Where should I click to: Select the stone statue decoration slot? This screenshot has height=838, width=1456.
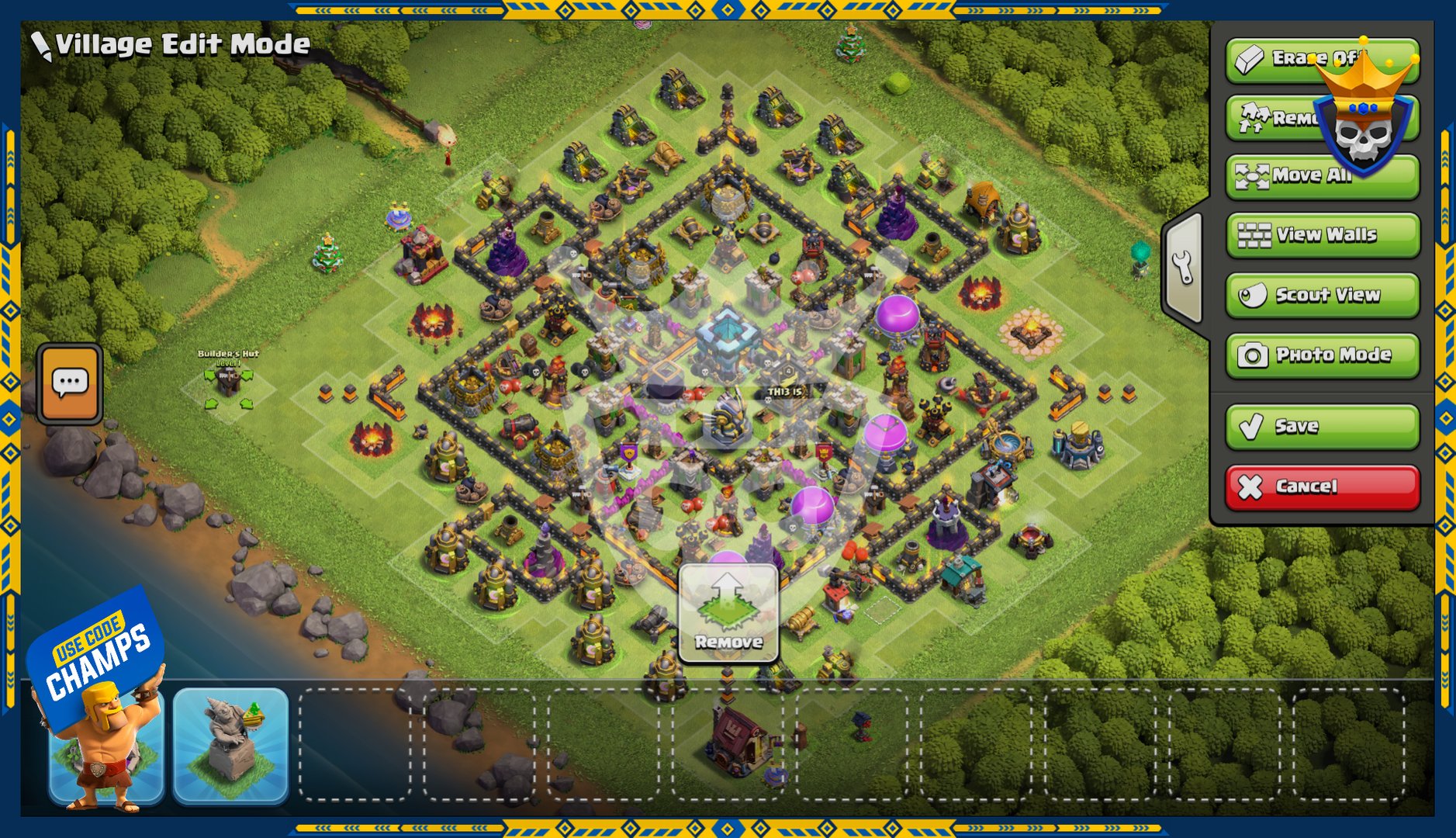click(230, 744)
